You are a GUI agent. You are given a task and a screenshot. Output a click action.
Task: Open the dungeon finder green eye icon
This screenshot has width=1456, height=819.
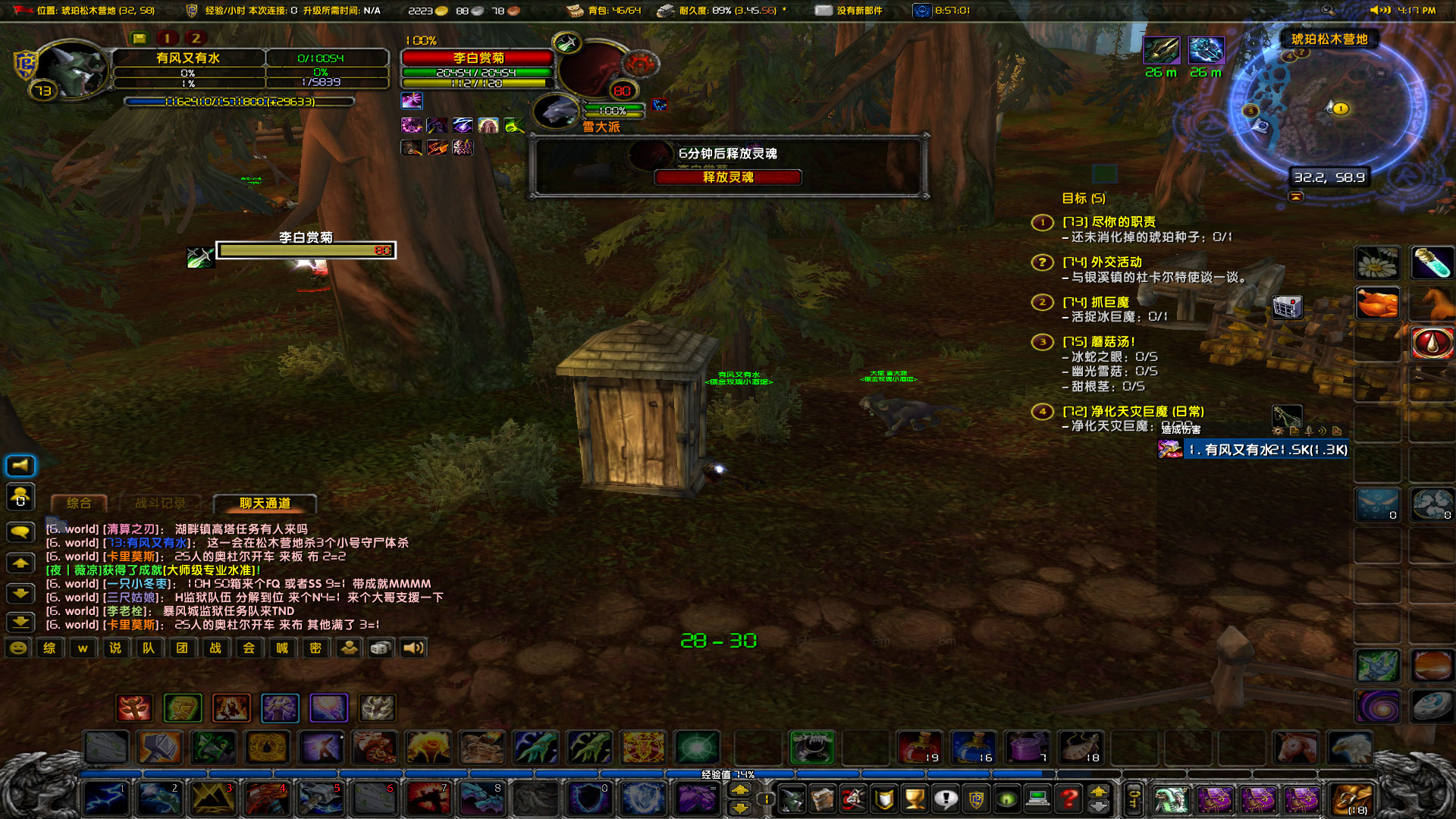(1006, 799)
